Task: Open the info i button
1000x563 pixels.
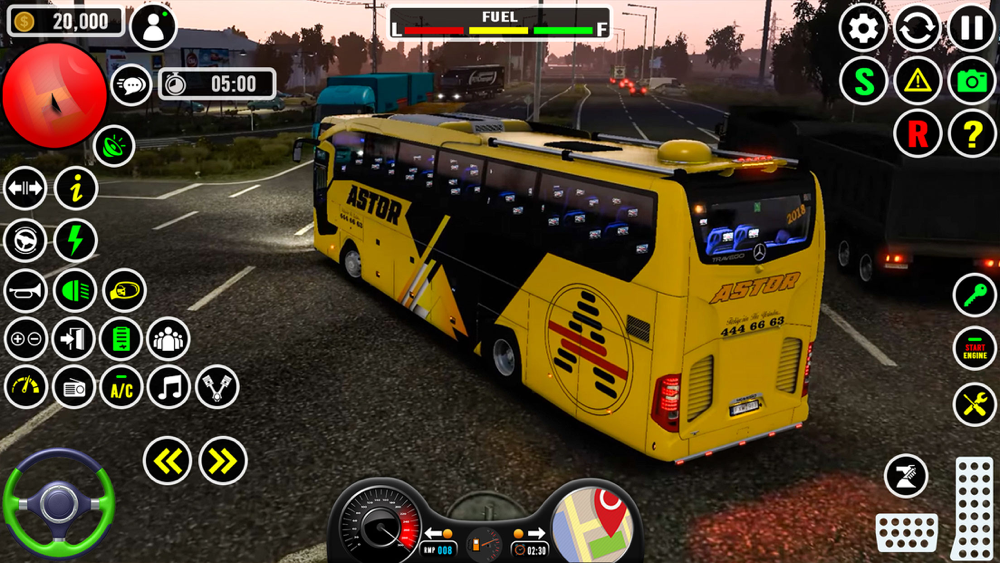Action: click(x=76, y=188)
